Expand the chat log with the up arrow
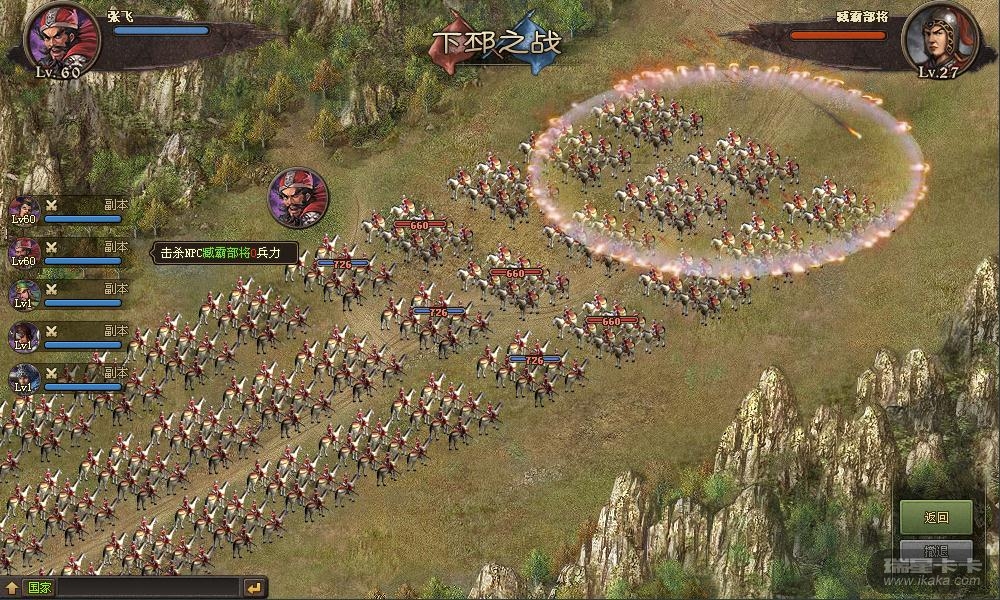This screenshot has height=600, width=1000. (12, 587)
